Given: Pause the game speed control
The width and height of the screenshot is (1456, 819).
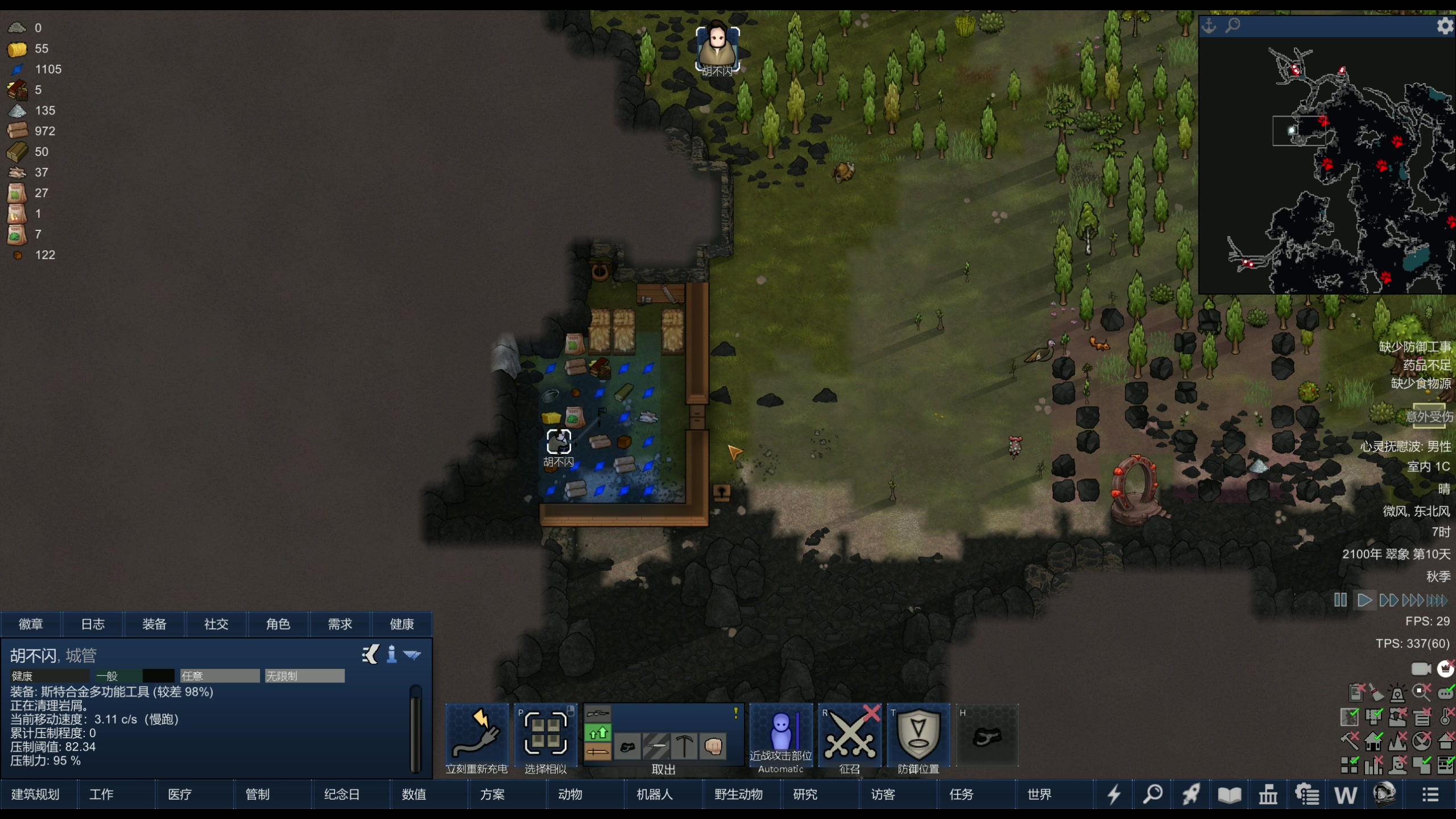Looking at the screenshot, I should (x=1340, y=600).
